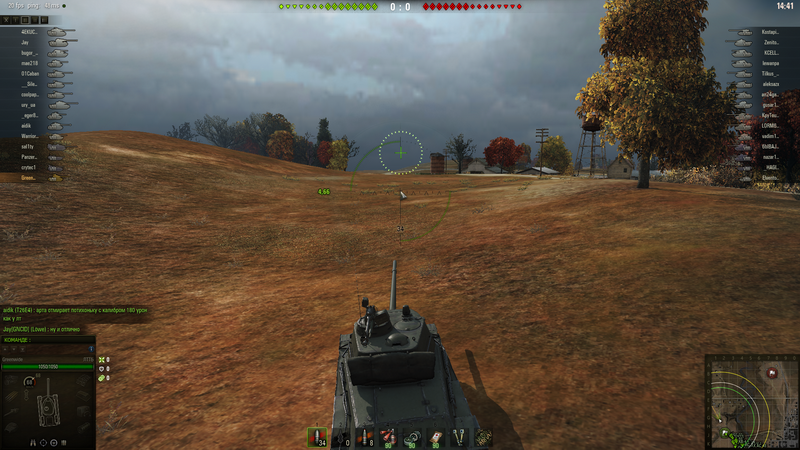Image resolution: width=800 pixels, height=450 pixels.
Task: Choose the shell slot showing 0 rounds
Action: point(343,437)
